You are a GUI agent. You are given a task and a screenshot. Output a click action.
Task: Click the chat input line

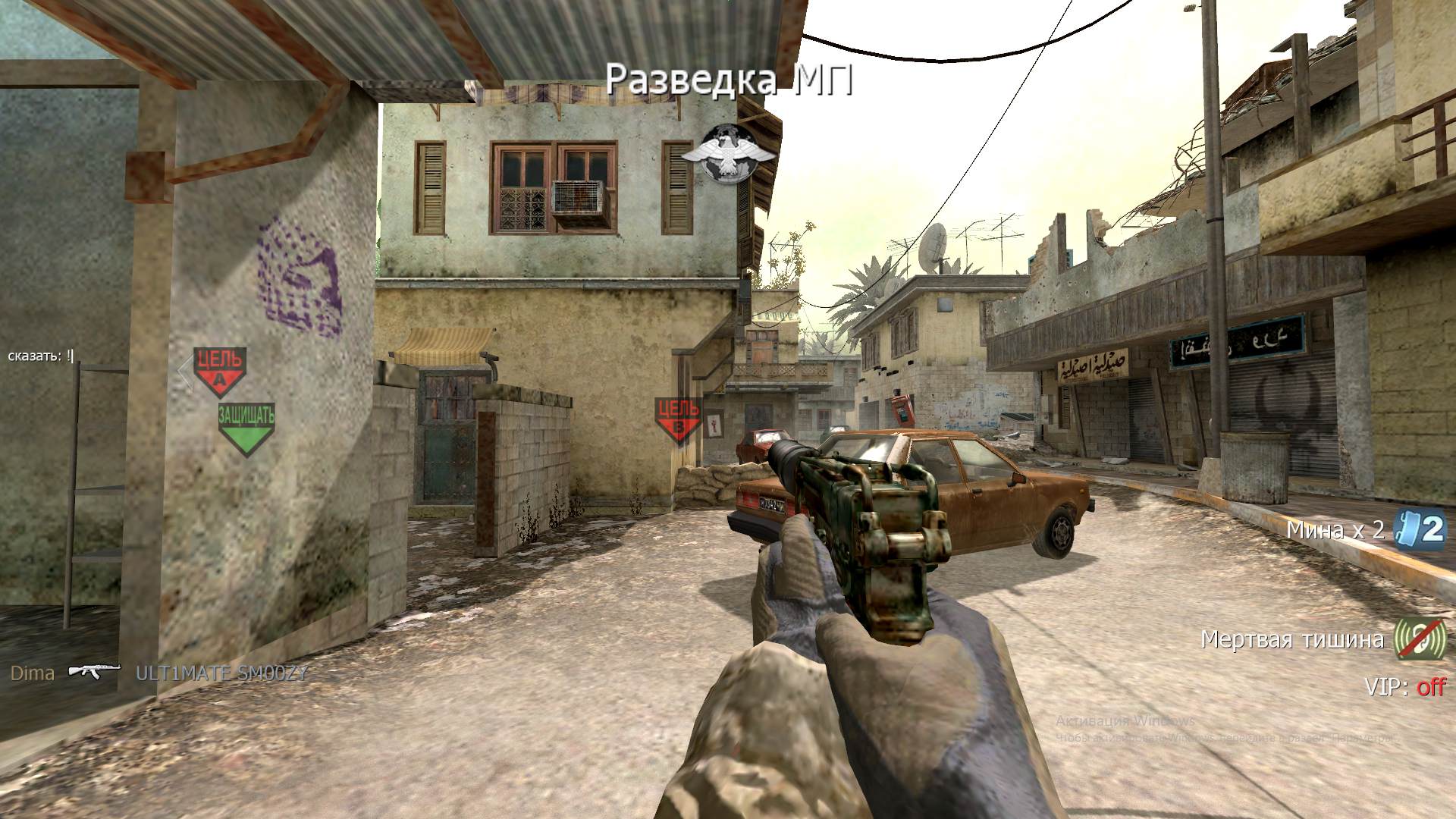[41, 356]
